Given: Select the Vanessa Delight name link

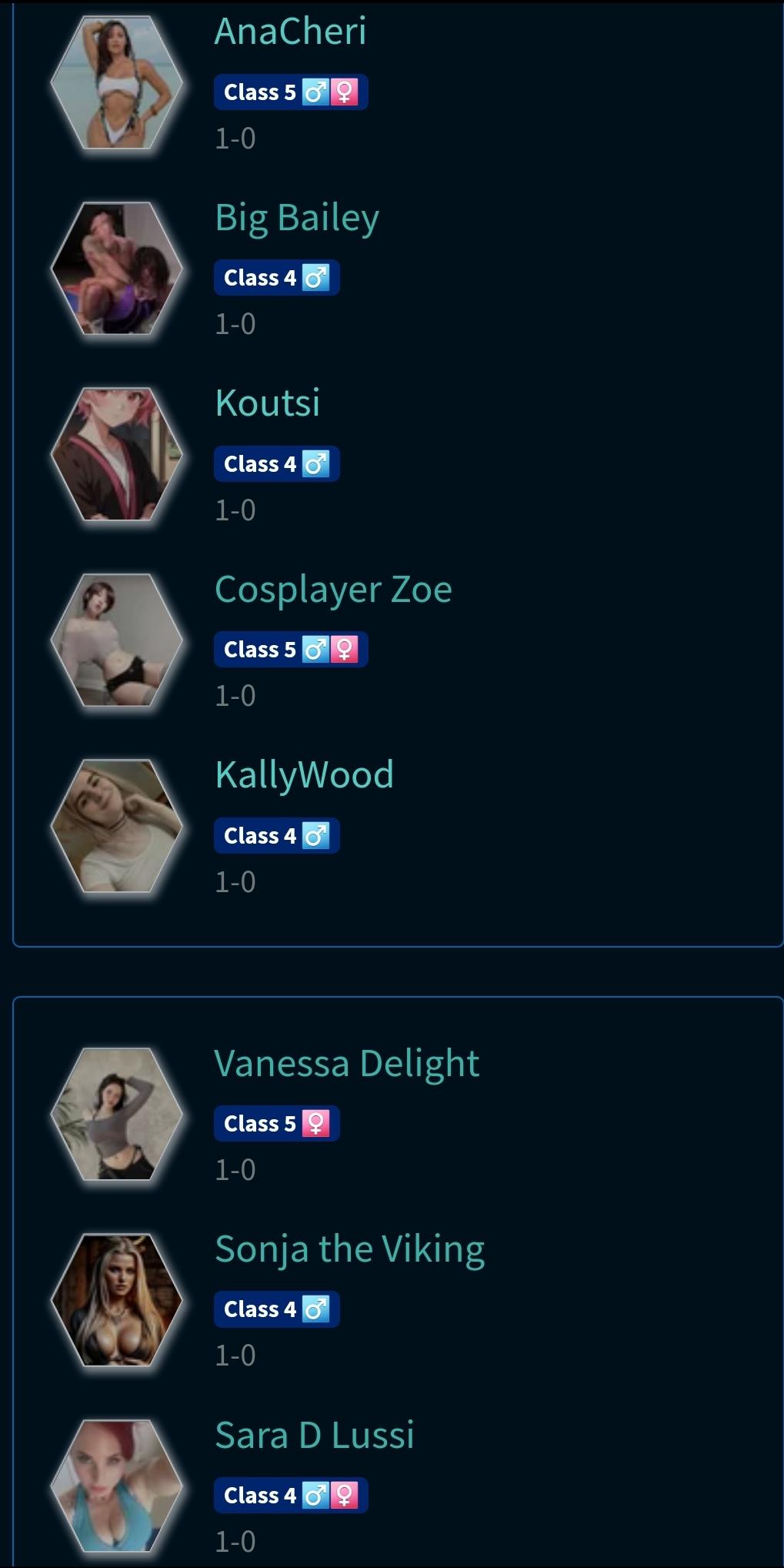Looking at the screenshot, I should [x=346, y=1064].
